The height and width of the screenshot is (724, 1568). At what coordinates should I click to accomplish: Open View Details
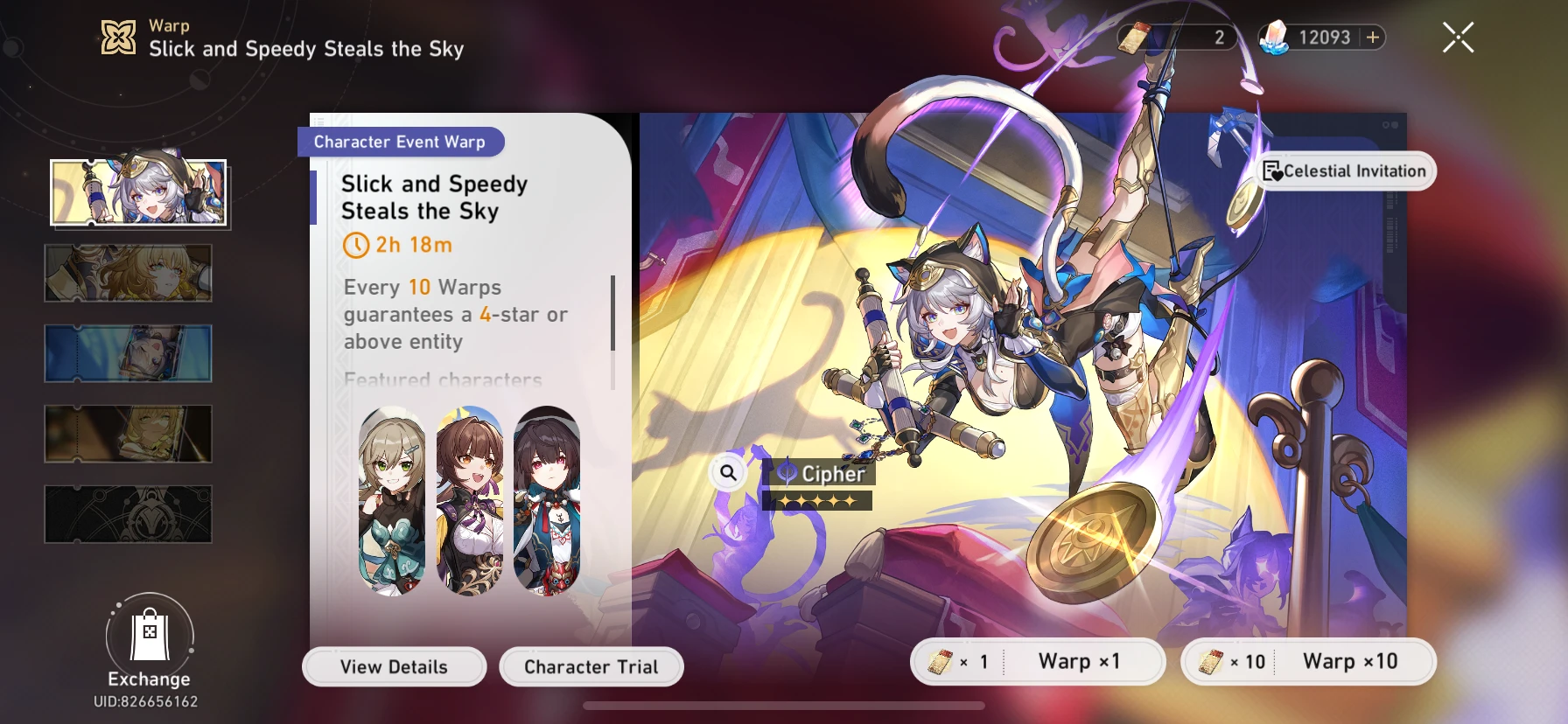click(393, 666)
